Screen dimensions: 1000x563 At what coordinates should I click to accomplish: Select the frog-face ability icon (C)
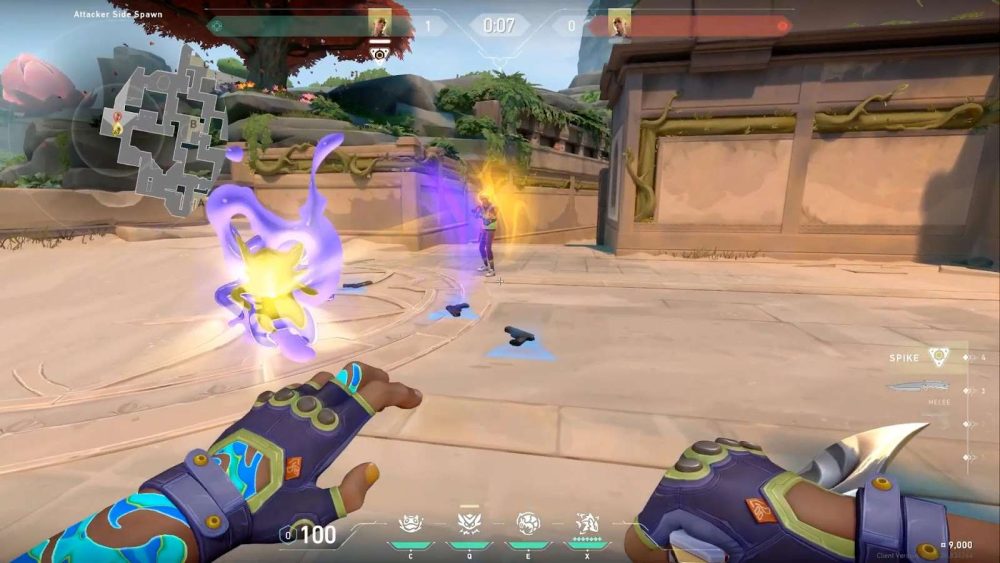pos(410,523)
